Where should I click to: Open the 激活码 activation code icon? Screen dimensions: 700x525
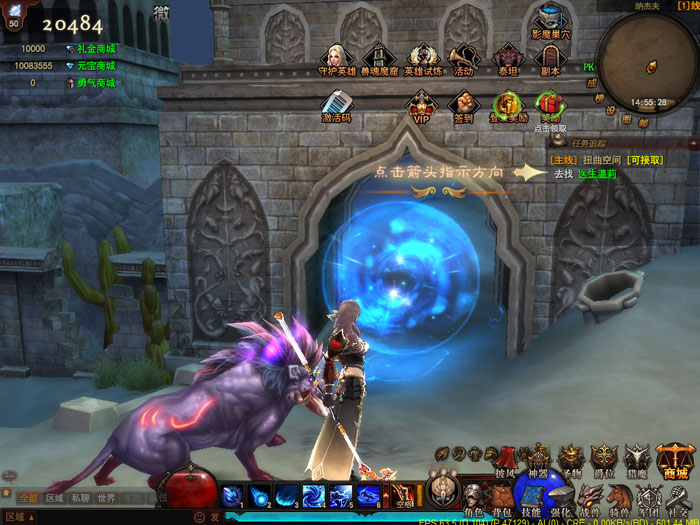click(336, 105)
